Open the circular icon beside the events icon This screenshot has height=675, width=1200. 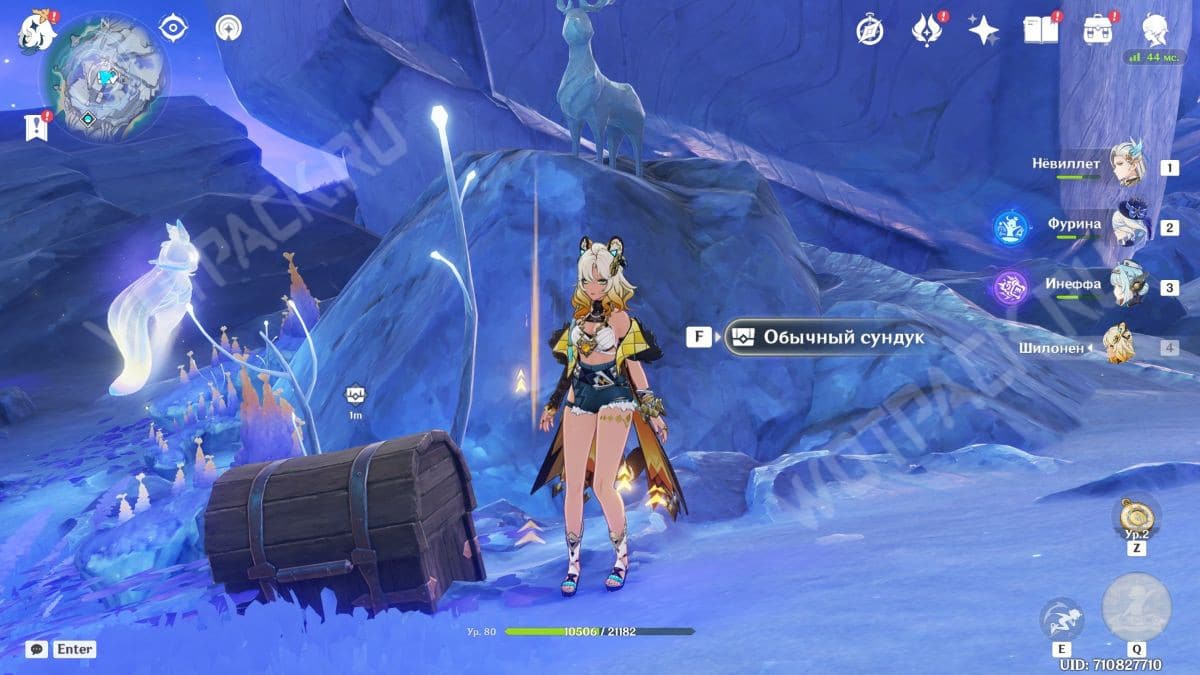(x=231, y=27)
